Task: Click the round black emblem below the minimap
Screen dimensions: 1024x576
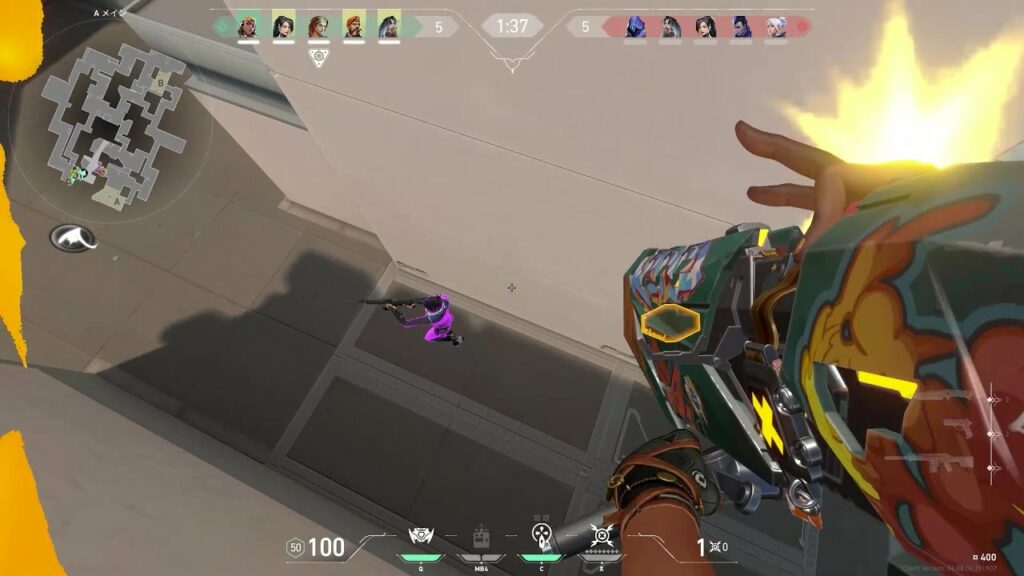Action: pyautogui.click(x=73, y=238)
